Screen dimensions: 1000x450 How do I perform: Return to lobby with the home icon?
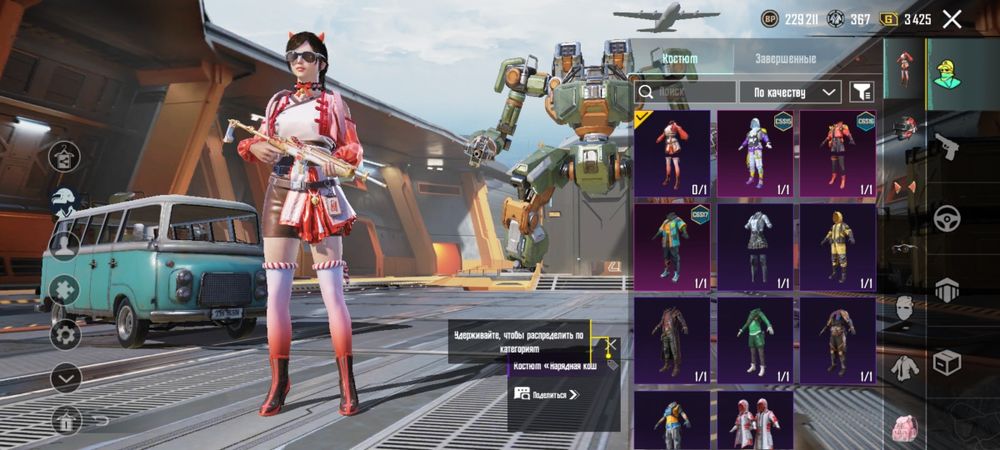pyautogui.click(x=66, y=420)
